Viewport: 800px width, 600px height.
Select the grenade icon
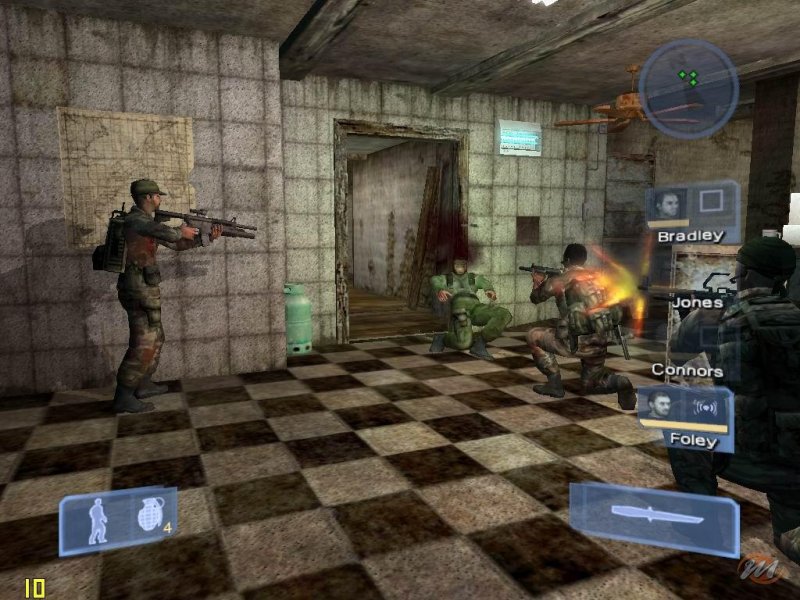tap(148, 516)
